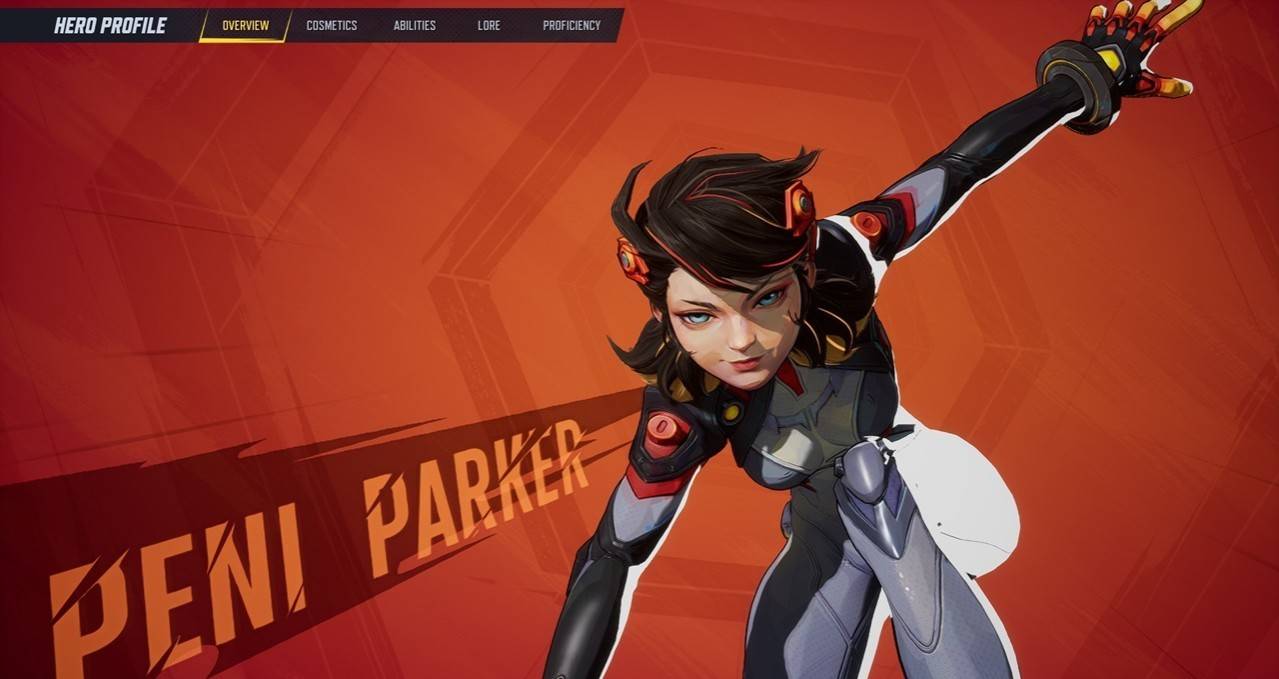Select the Overview tab

tap(245, 25)
